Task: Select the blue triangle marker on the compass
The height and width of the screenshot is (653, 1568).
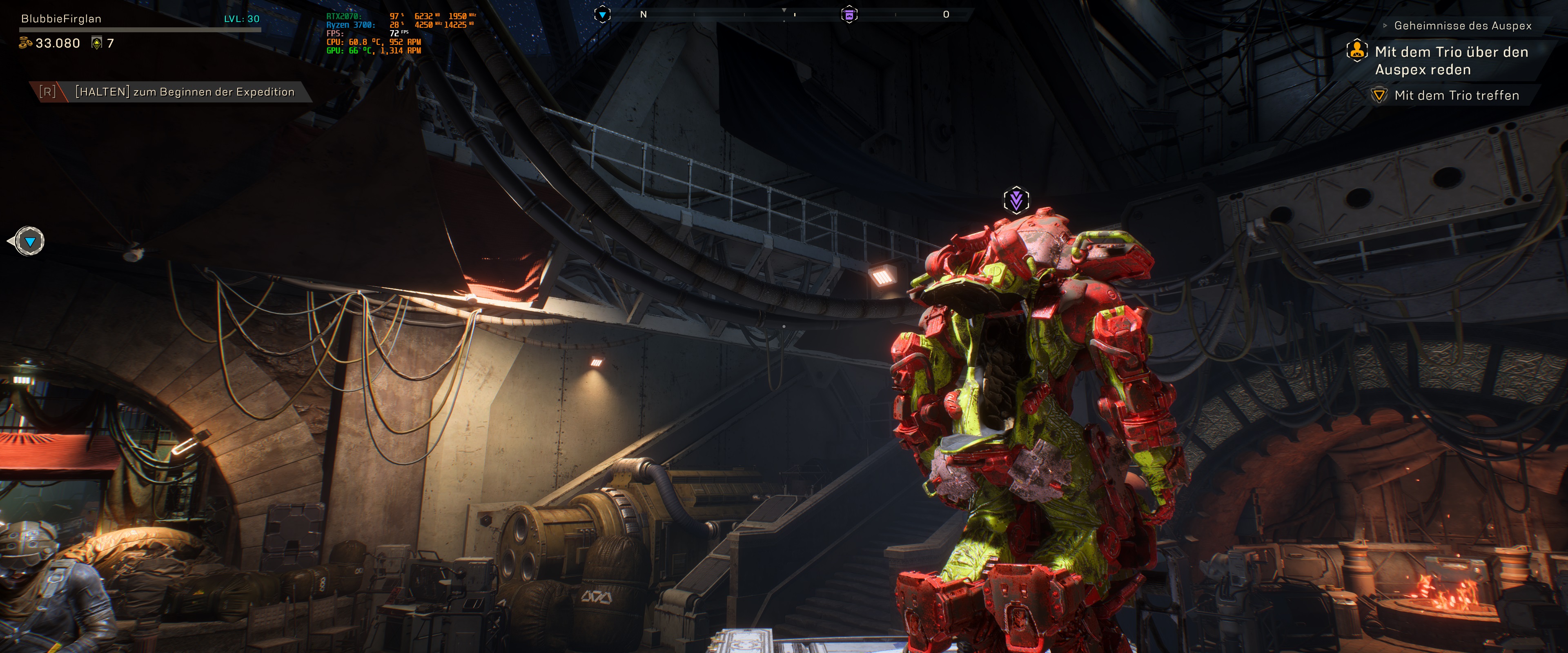Action: (602, 15)
